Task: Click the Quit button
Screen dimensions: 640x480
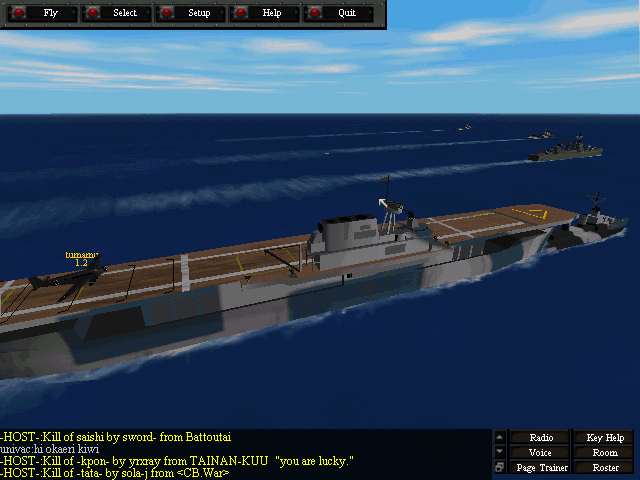Action: coord(339,13)
